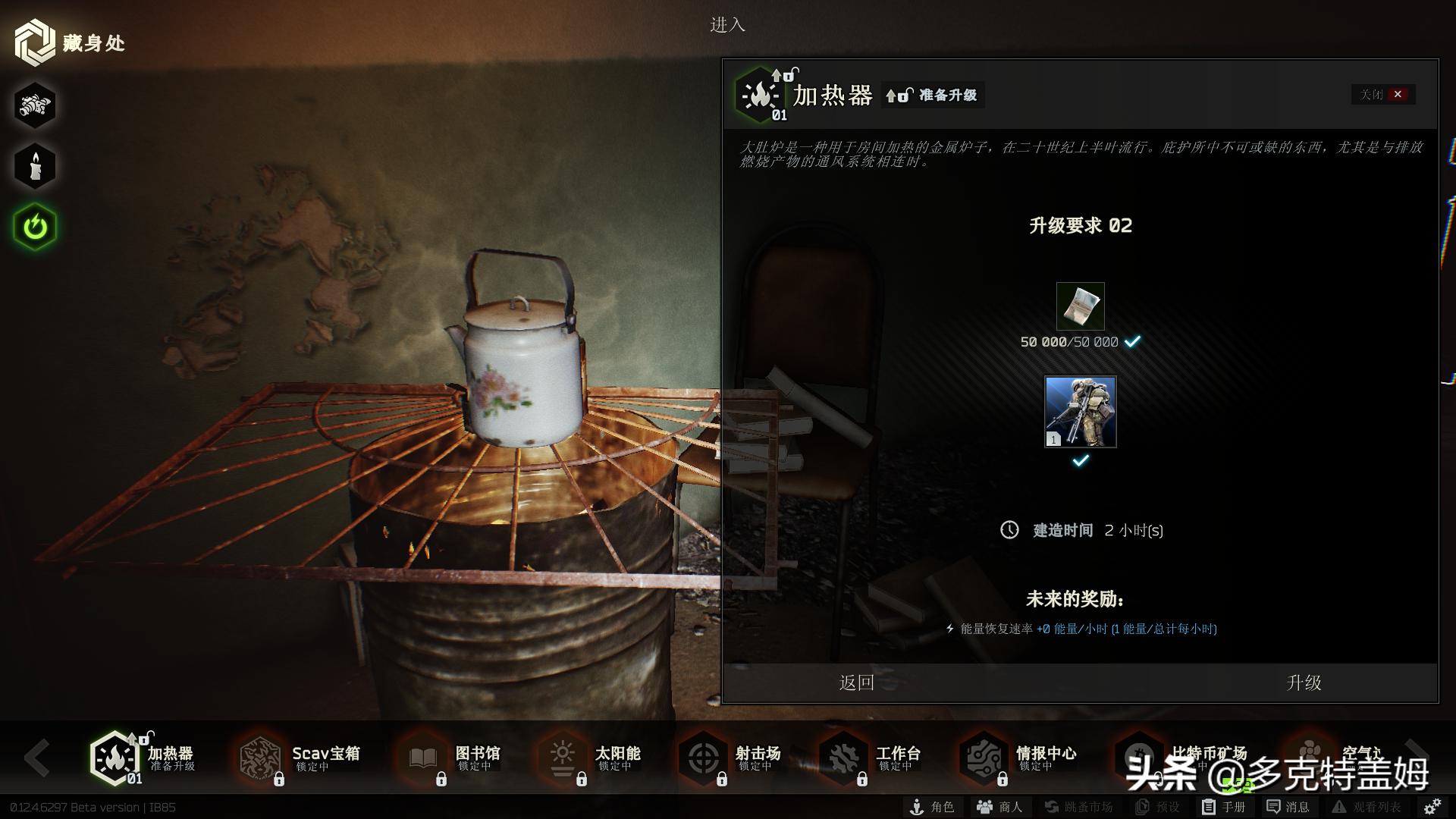1456x819 pixels.
Task: Click the 返回 button to go back
Action: [855, 682]
